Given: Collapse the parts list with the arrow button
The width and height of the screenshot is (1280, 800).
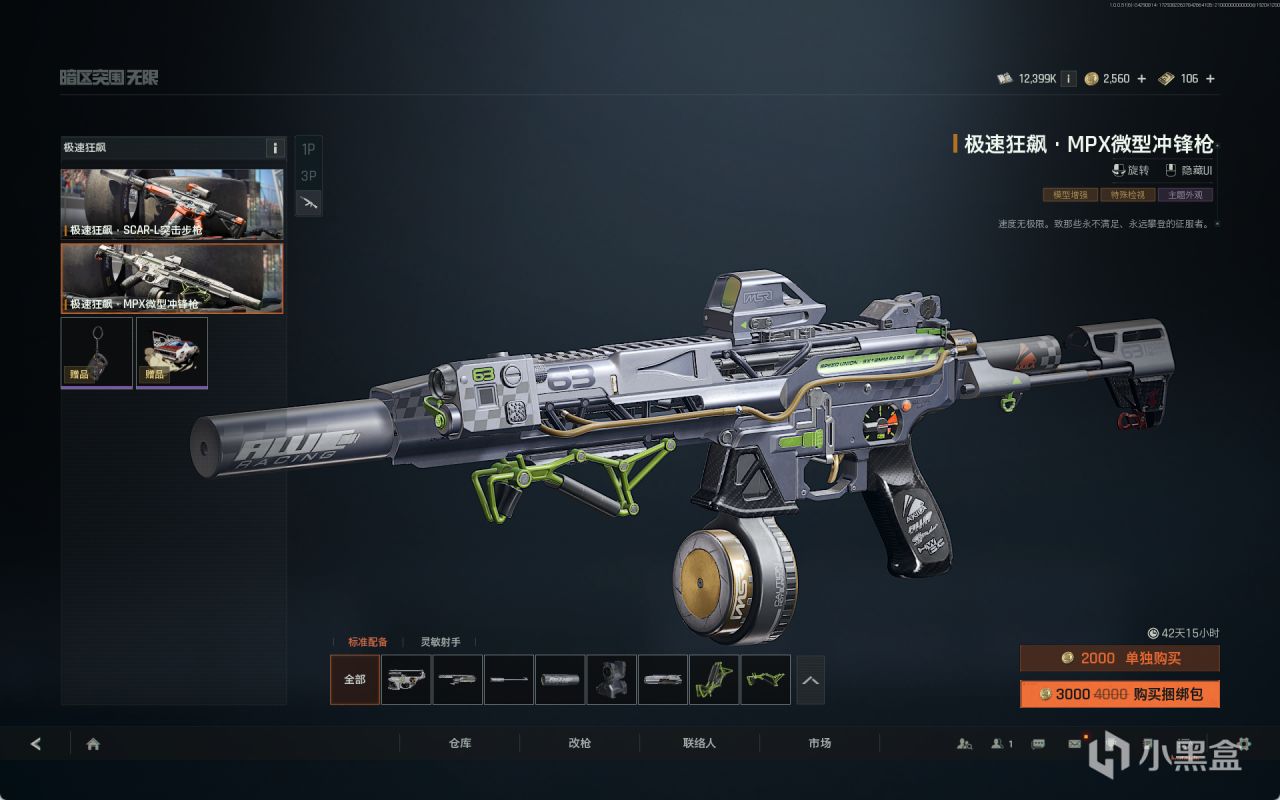Looking at the screenshot, I should click(x=810, y=680).
